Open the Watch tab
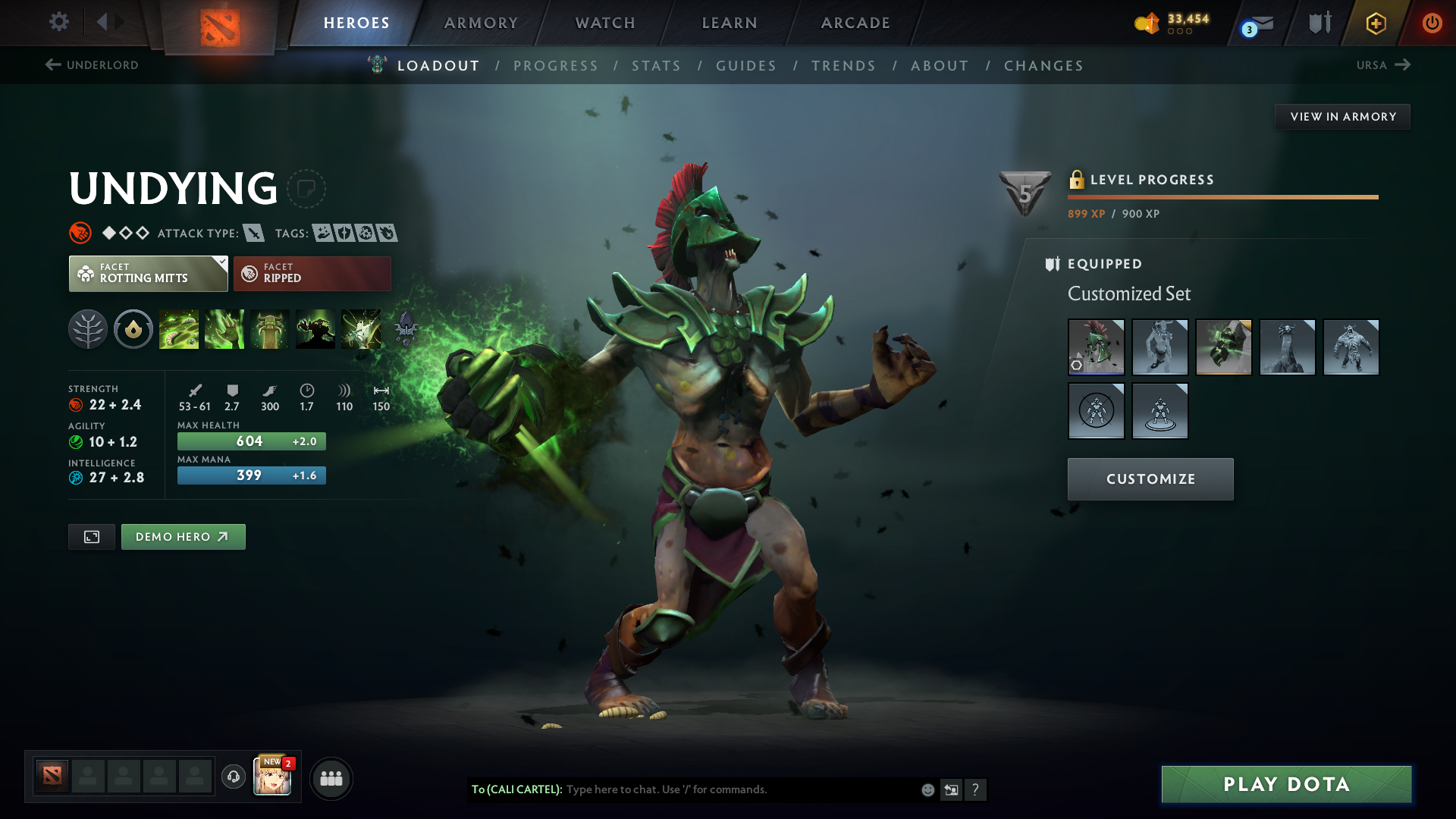Screen dimensions: 1456x819 point(605,23)
